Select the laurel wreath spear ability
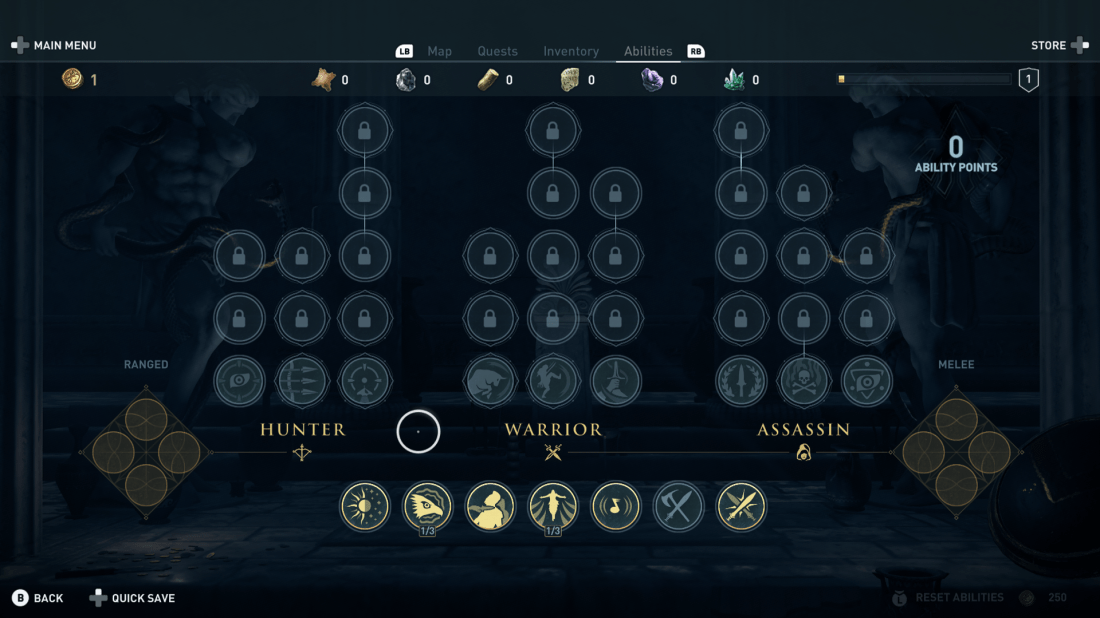Screen dimensions: 1100x618 pos(741,381)
